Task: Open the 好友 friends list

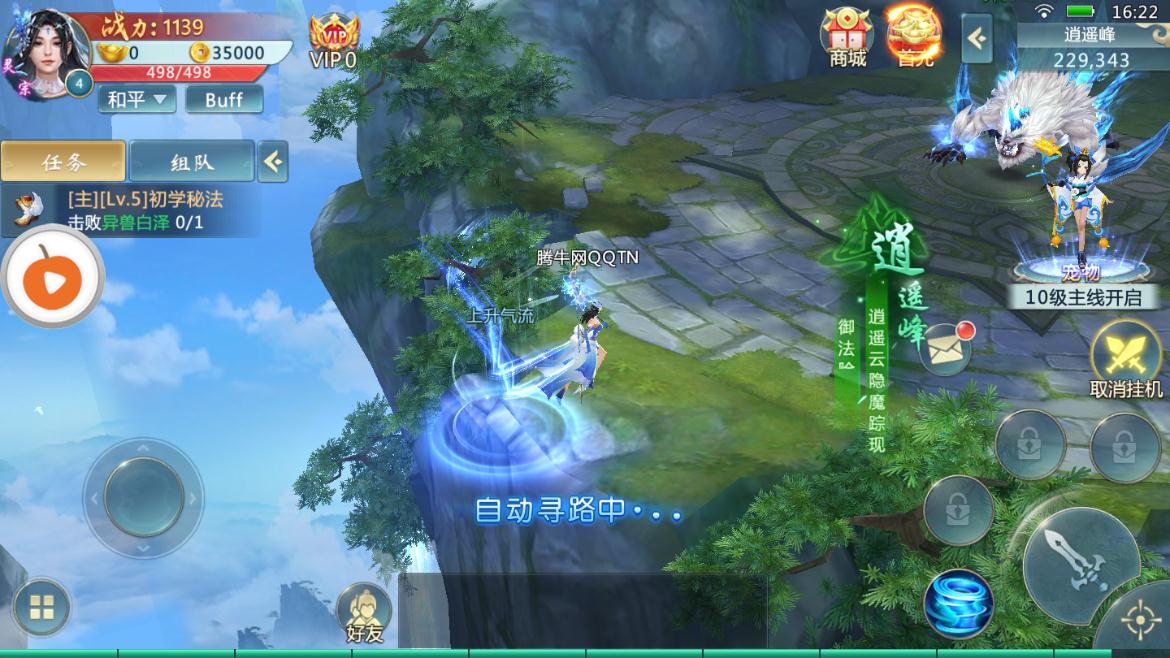Action: point(363,611)
